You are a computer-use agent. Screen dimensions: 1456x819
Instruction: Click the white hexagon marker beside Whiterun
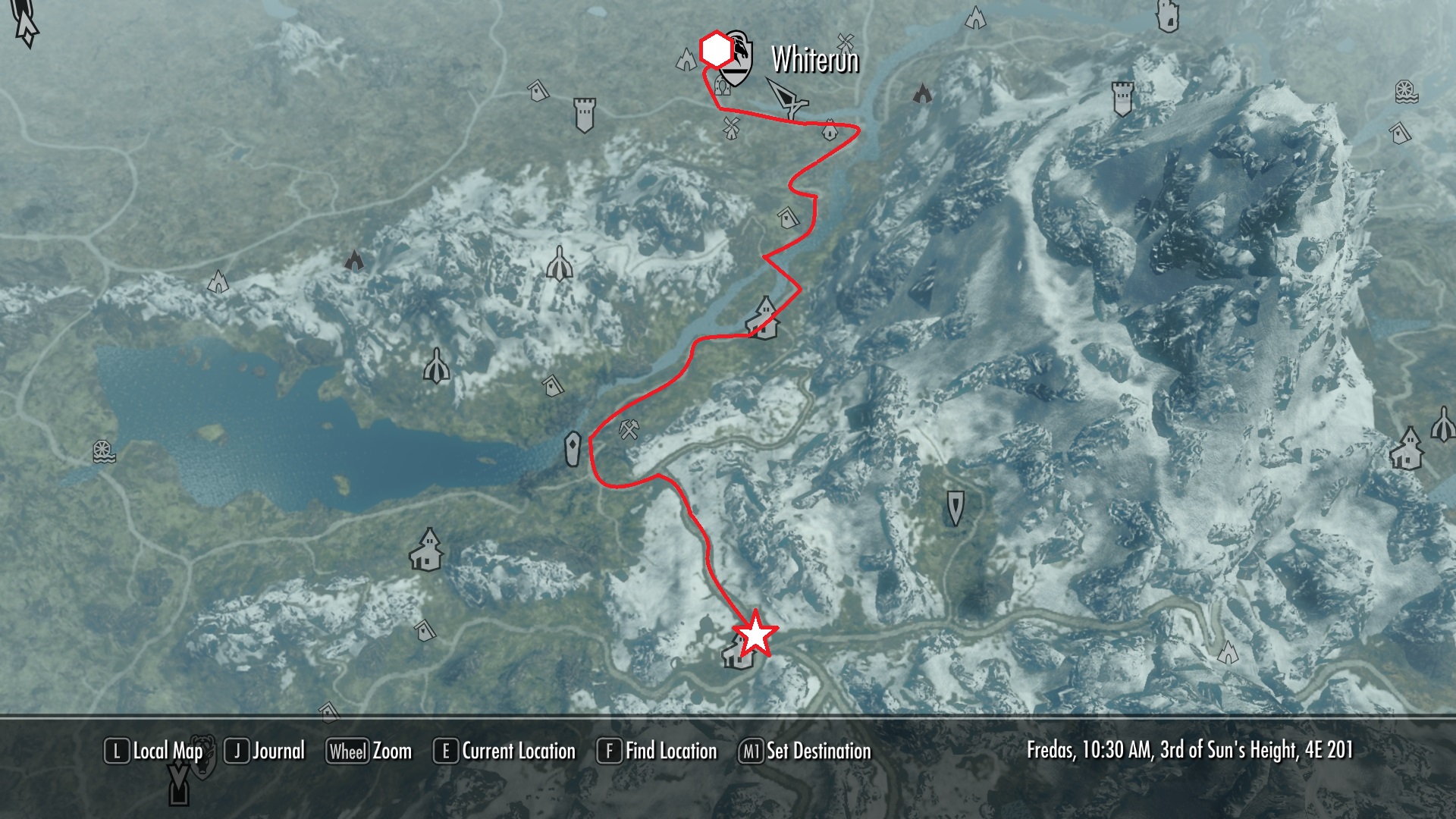point(715,50)
